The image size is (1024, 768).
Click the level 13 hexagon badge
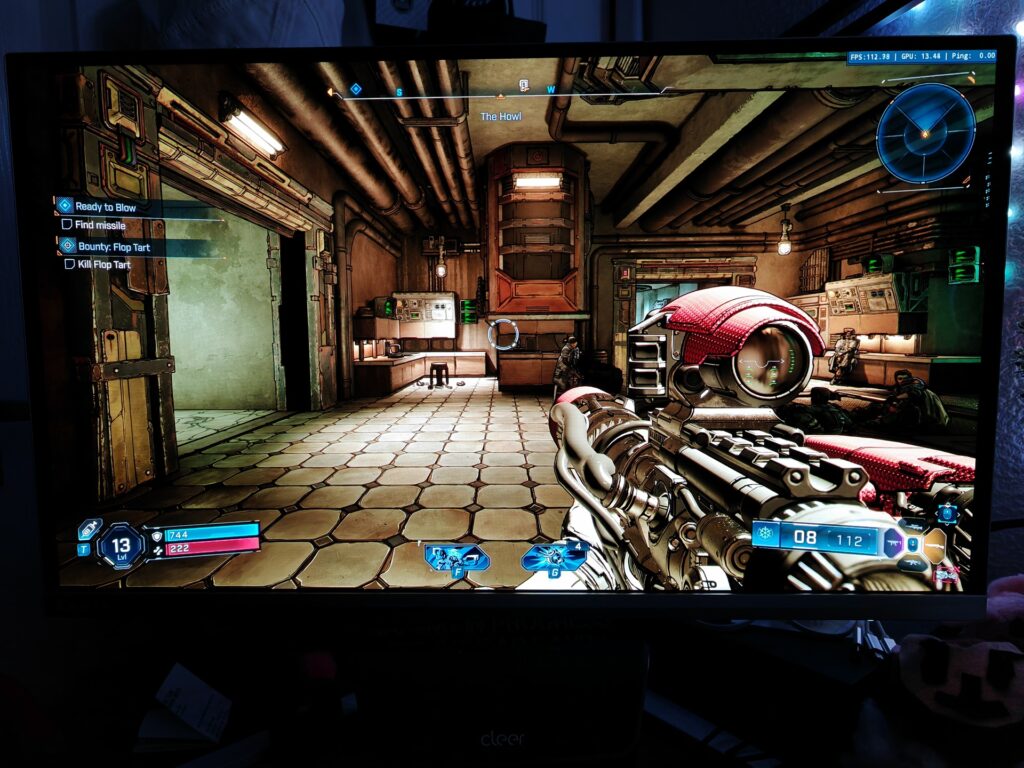[x=121, y=546]
